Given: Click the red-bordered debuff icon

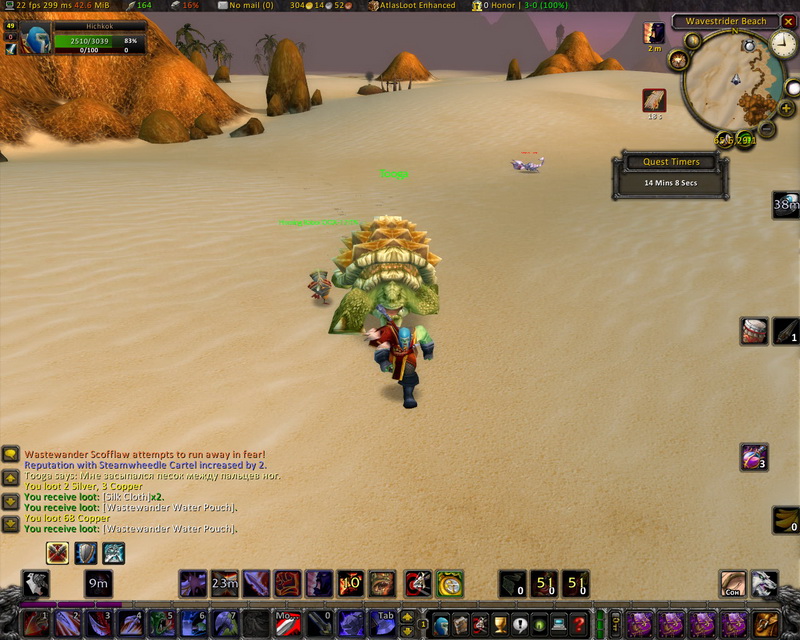Looking at the screenshot, I should pos(654,100).
